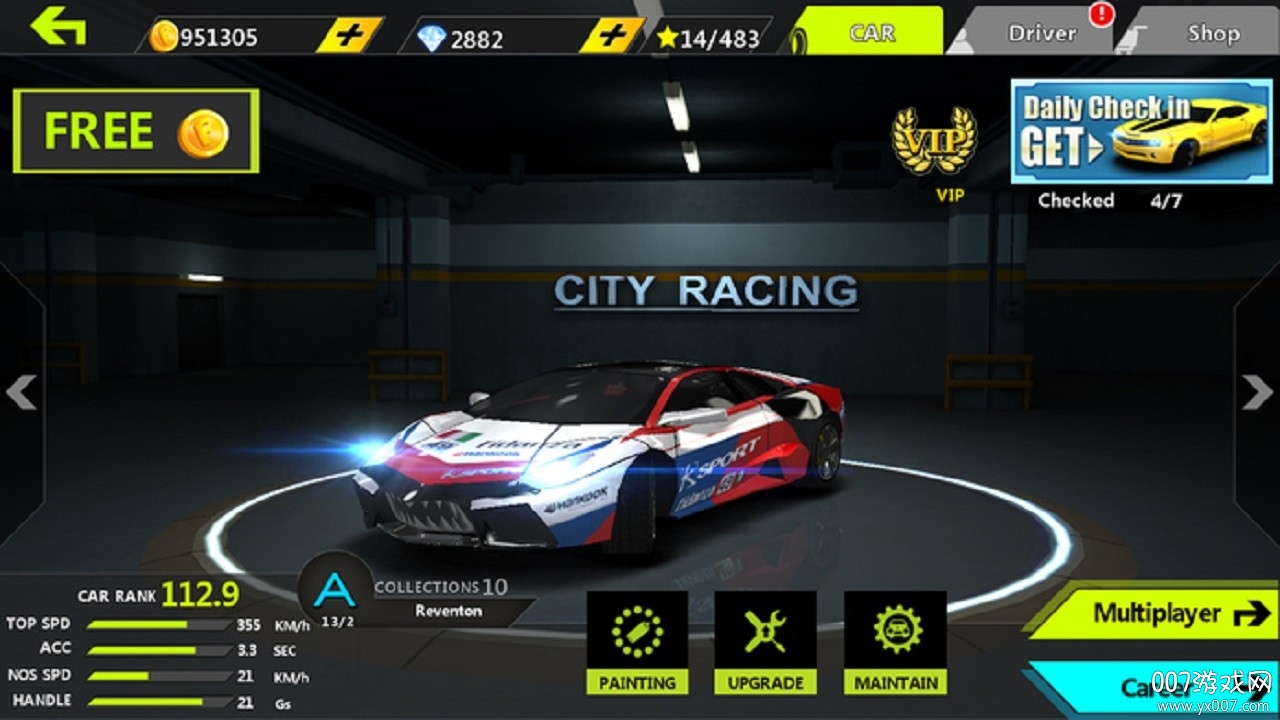Open the Maintain car-service icon
This screenshot has height=720, width=1280.
[895, 630]
